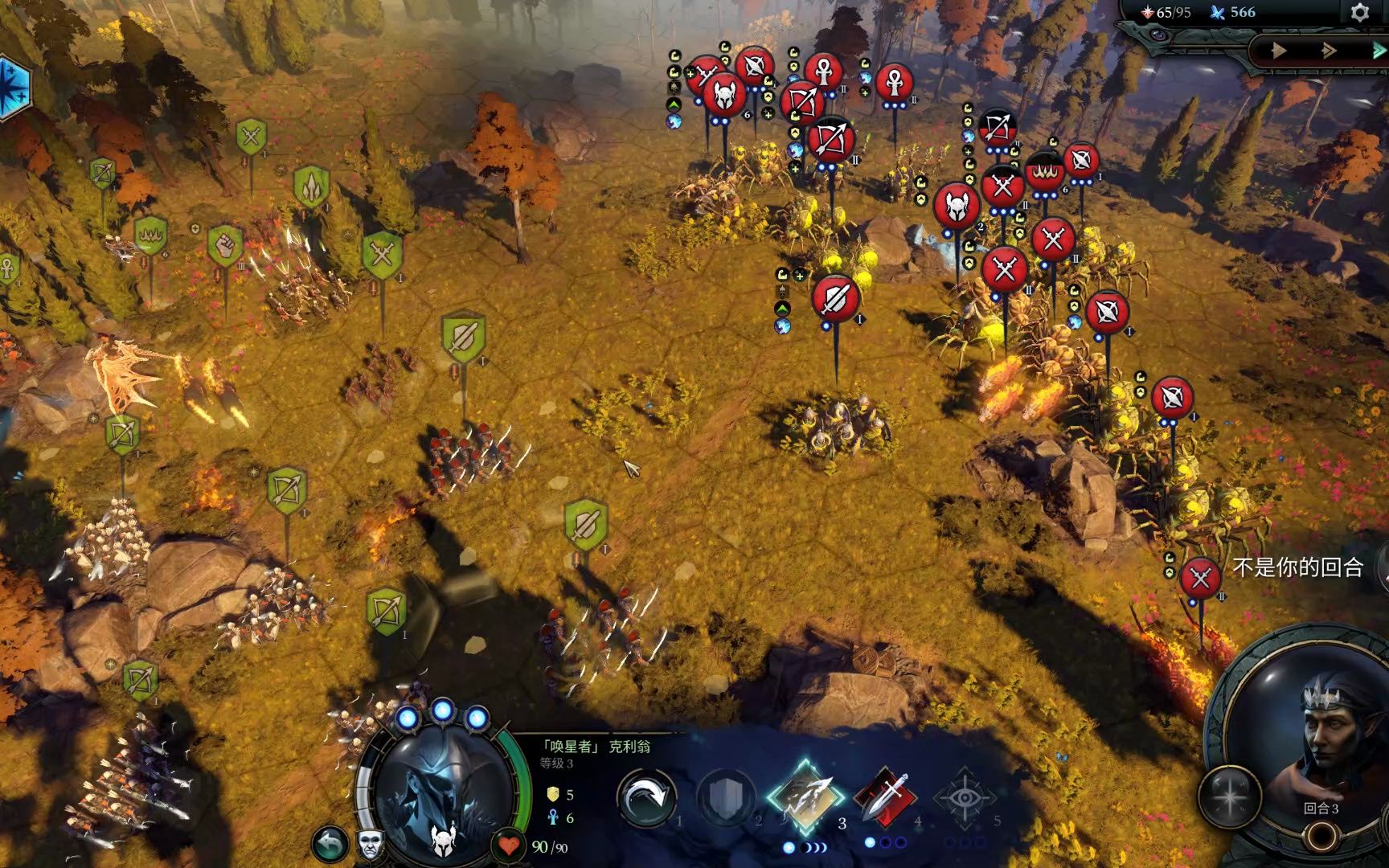Open the settings gear menu
Viewport: 1389px width, 868px height.
(1359, 12)
